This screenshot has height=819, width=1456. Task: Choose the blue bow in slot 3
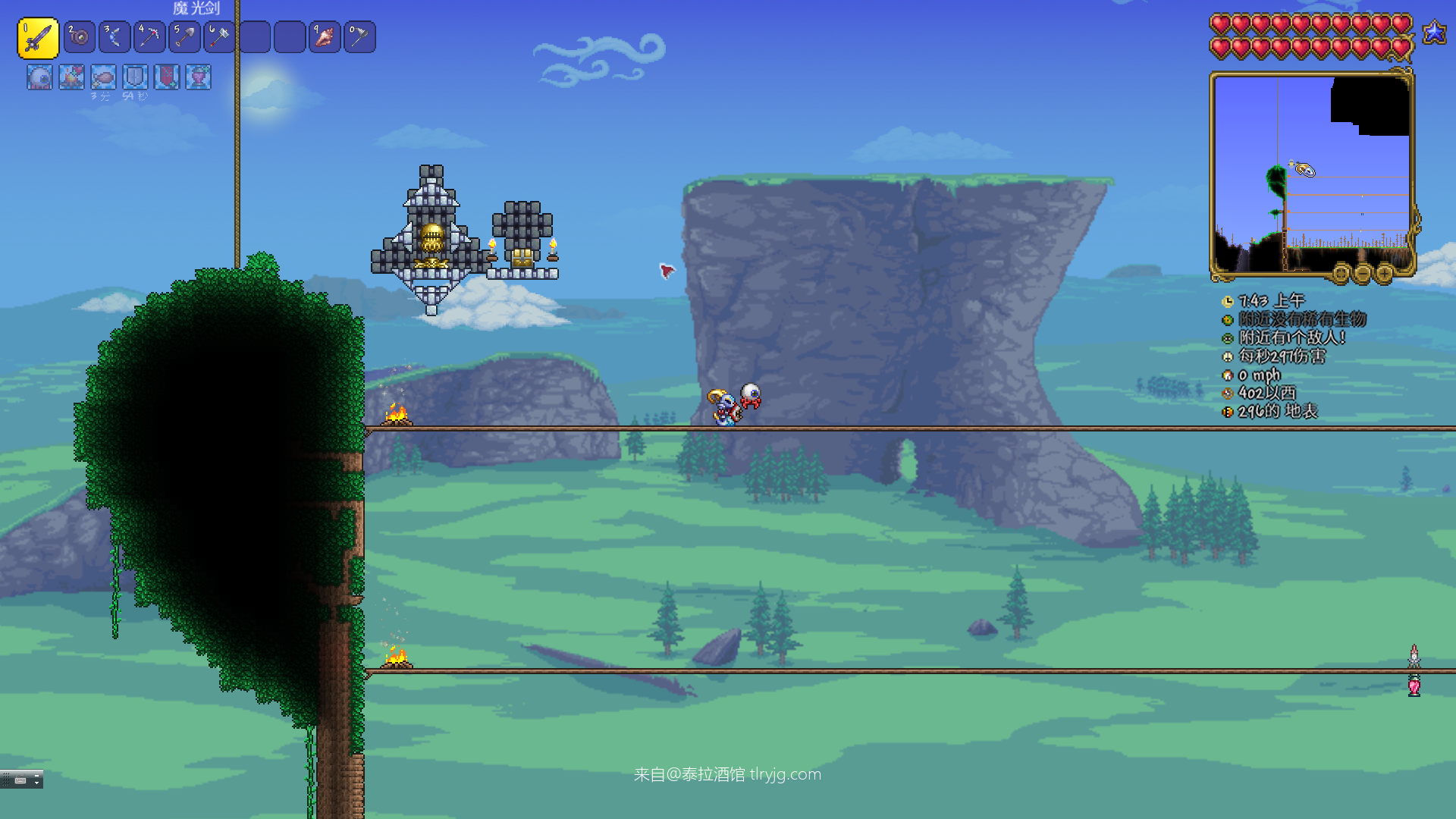click(x=115, y=37)
